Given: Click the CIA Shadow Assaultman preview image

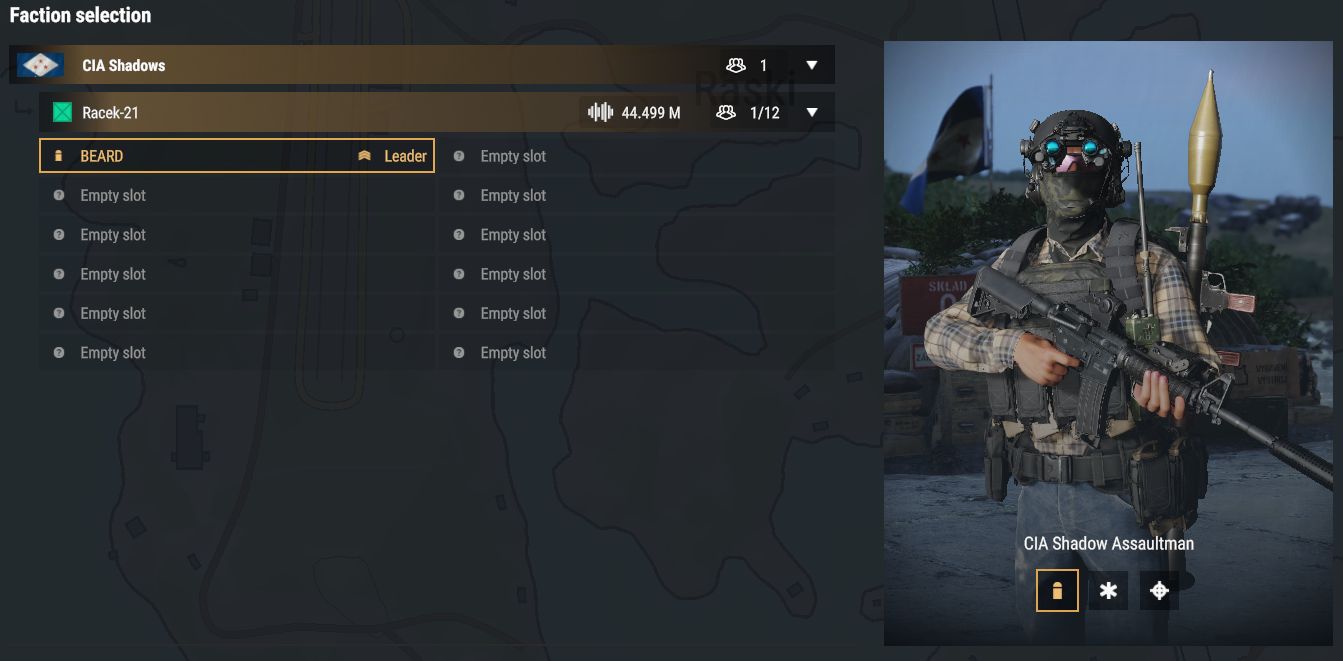Looking at the screenshot, I should (x=1108, y=300).
